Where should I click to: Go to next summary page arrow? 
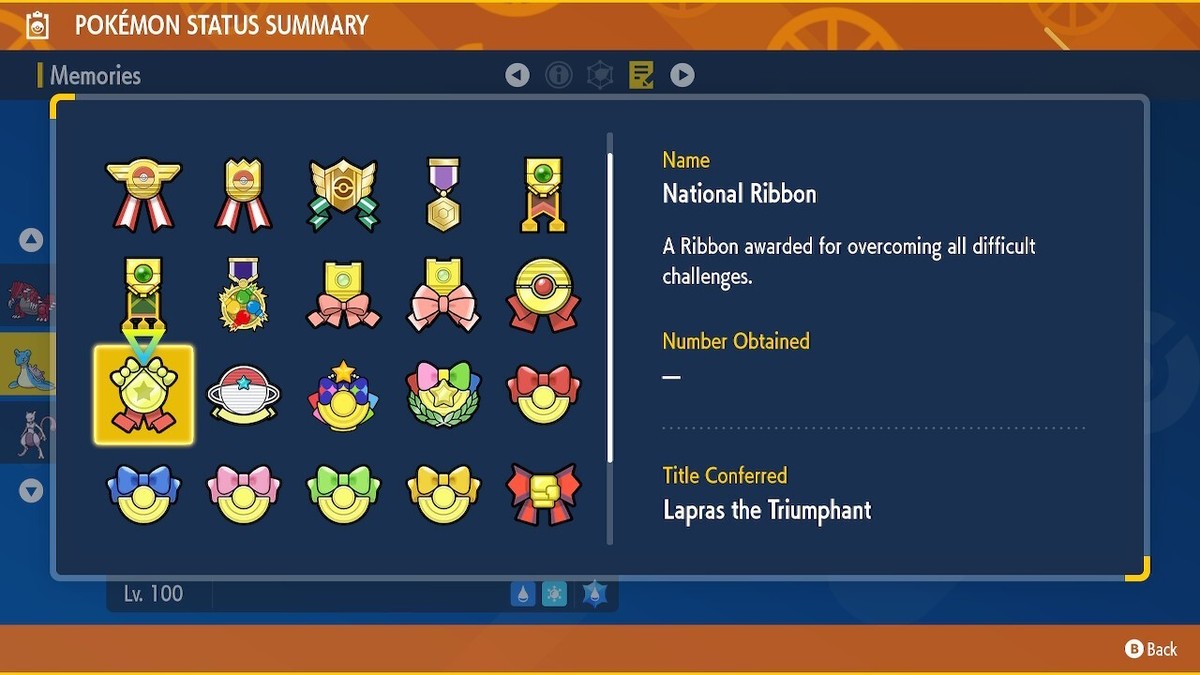[x=682, y=75]
